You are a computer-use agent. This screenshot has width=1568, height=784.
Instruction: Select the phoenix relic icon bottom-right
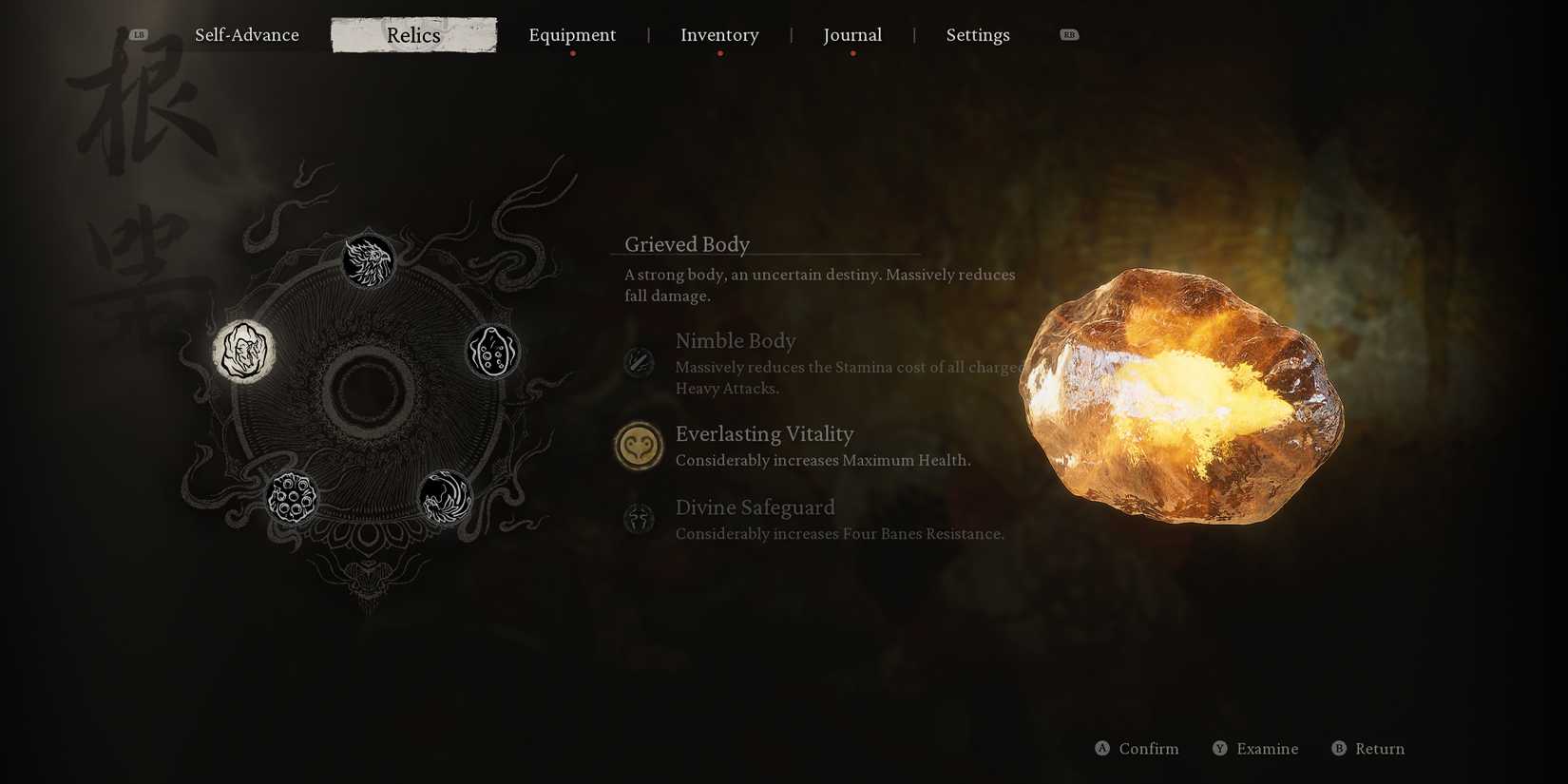coord(444,499)
